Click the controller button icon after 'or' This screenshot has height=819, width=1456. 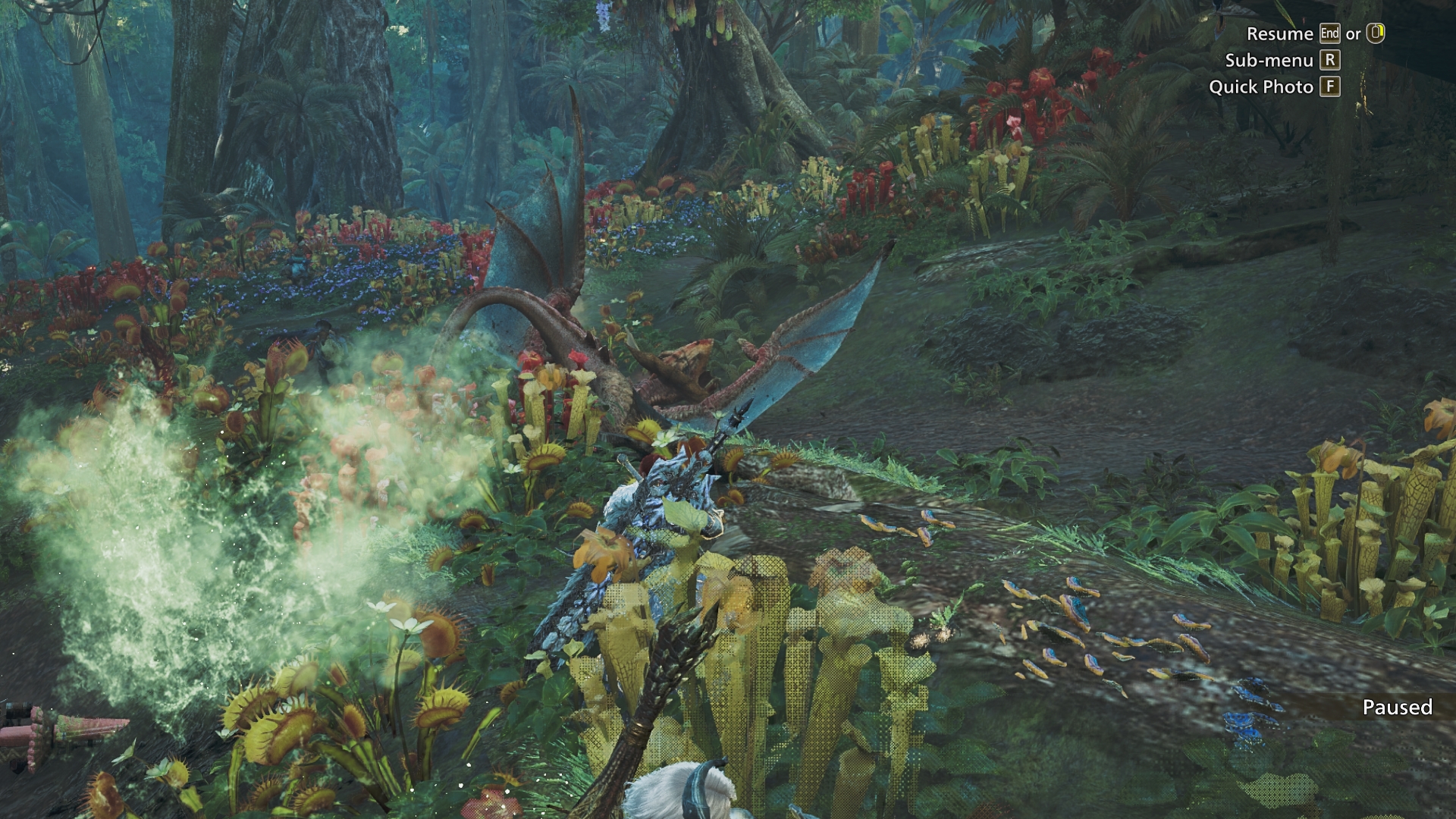pos(1375,33)
